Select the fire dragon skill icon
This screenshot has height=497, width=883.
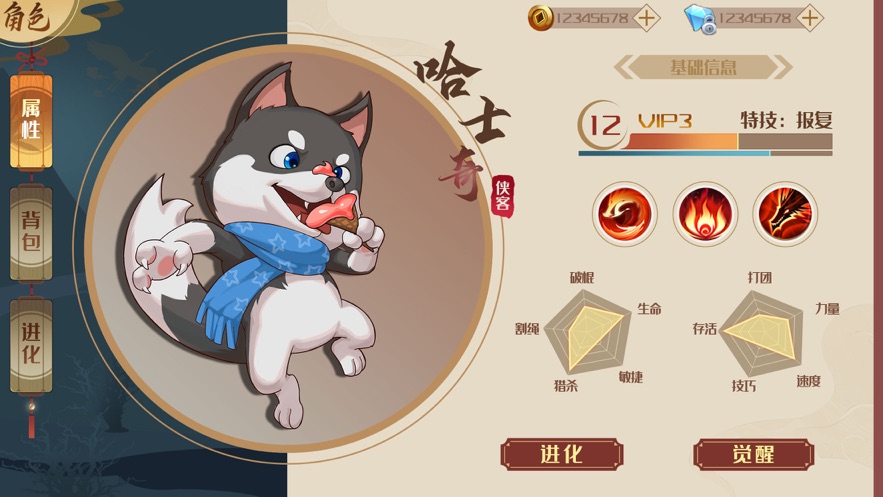tap(785, 213)
